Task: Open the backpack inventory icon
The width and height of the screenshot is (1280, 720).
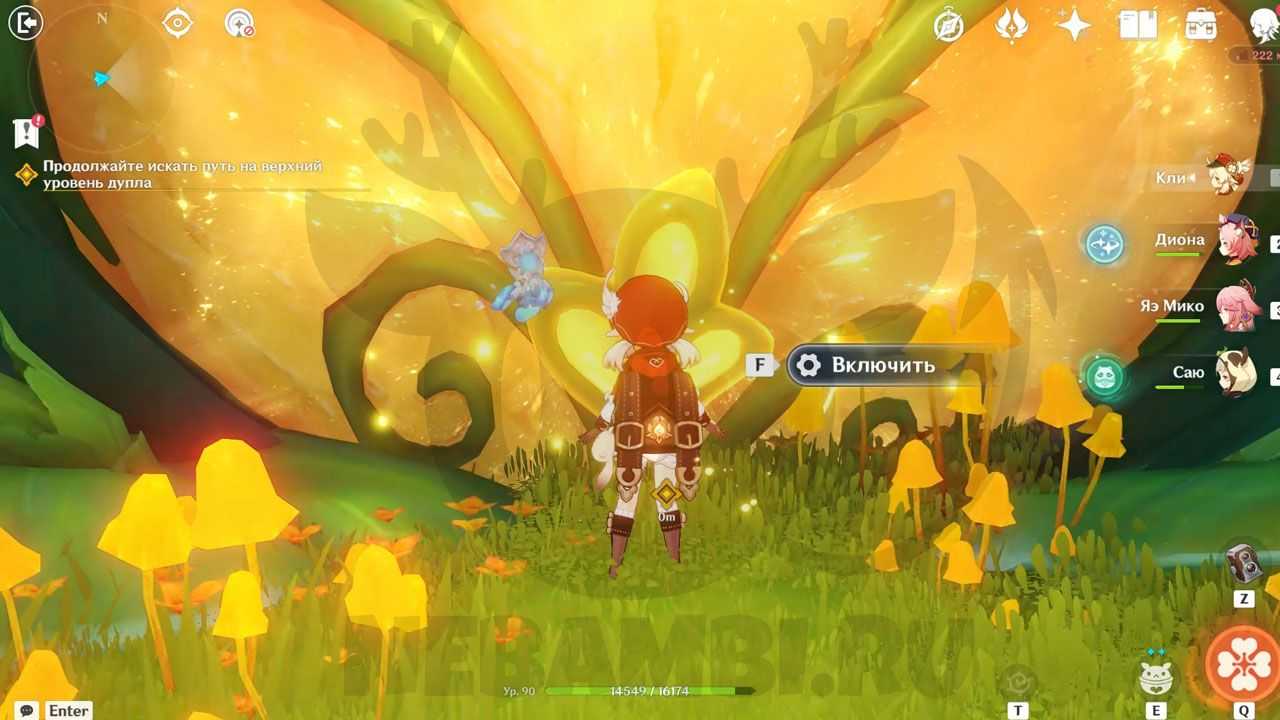Action: (x=1201, y=25)
